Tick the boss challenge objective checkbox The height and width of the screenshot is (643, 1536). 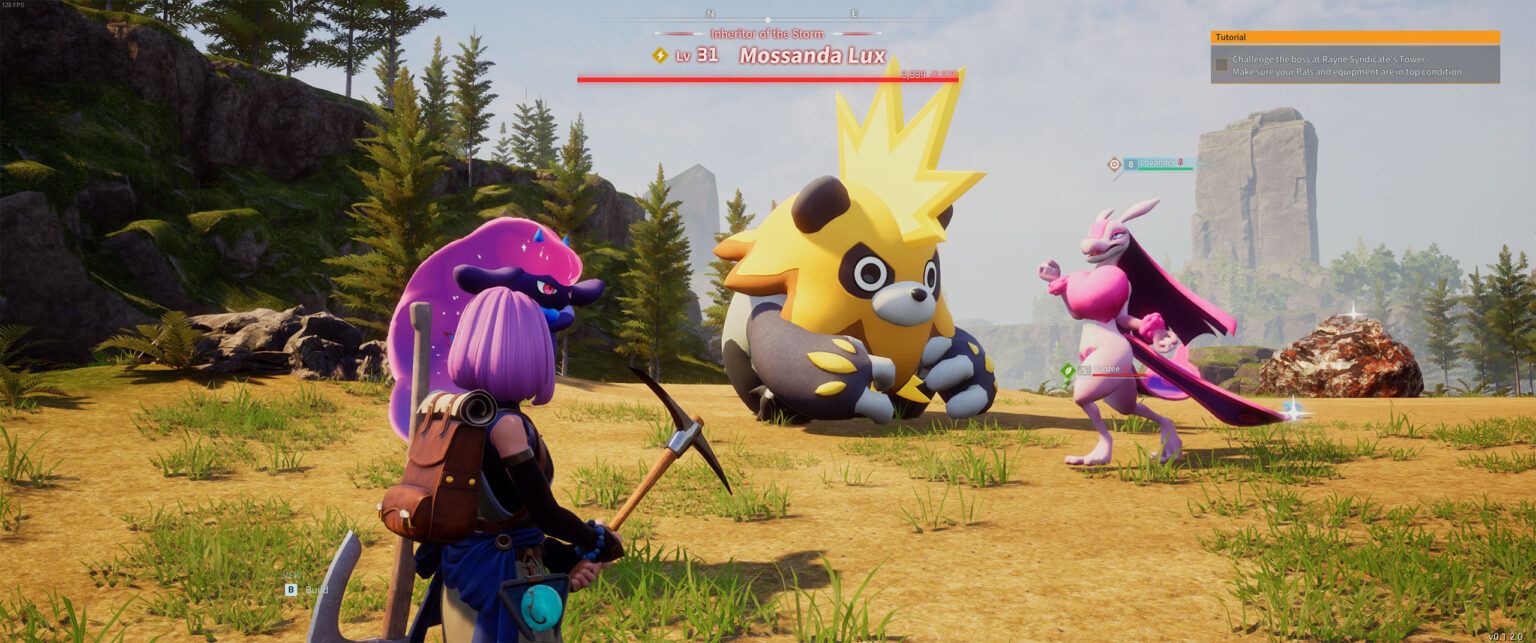[x=1221, y=65]
